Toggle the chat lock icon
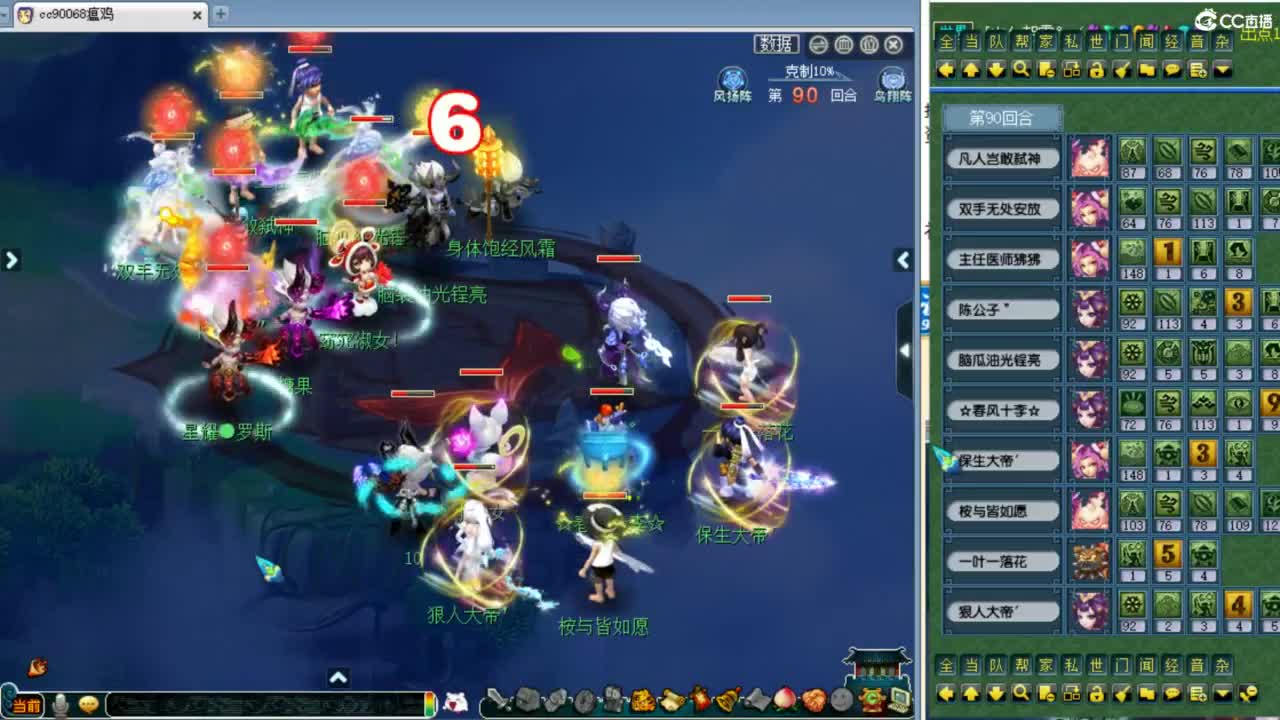The image size is (1280, 720). 1097,70
